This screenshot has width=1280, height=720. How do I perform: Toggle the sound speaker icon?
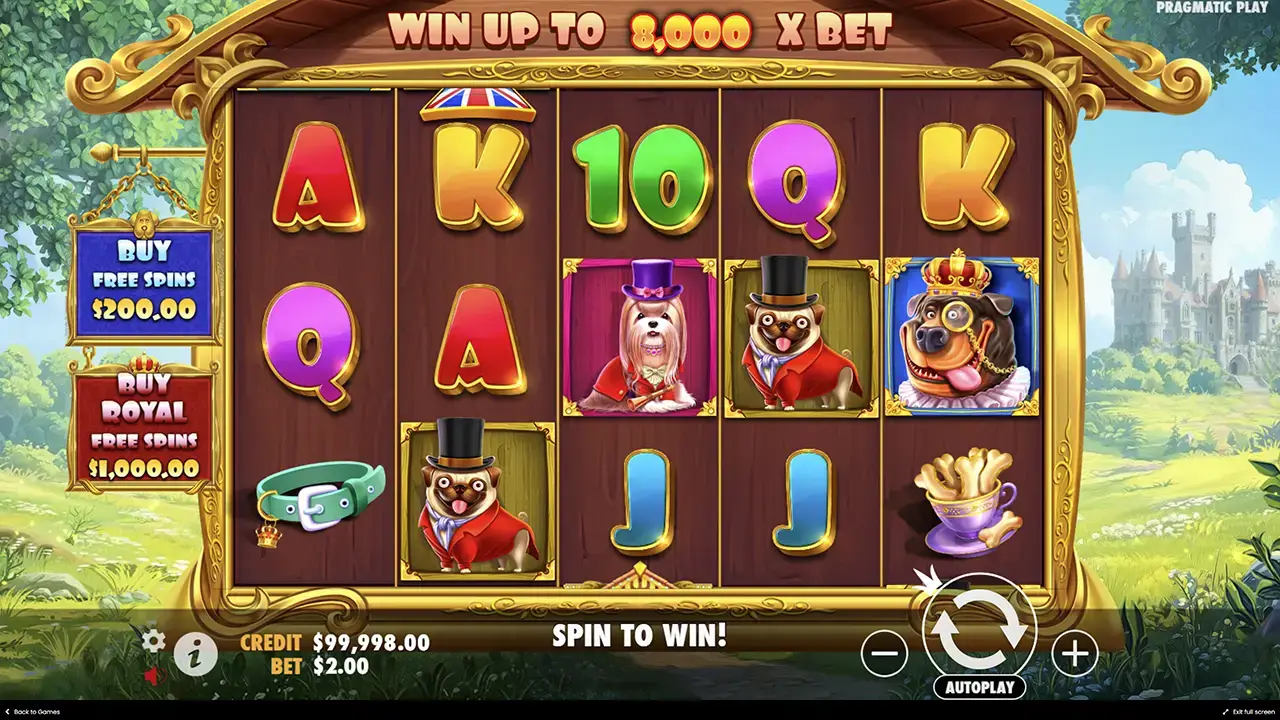tap(152, 676)
